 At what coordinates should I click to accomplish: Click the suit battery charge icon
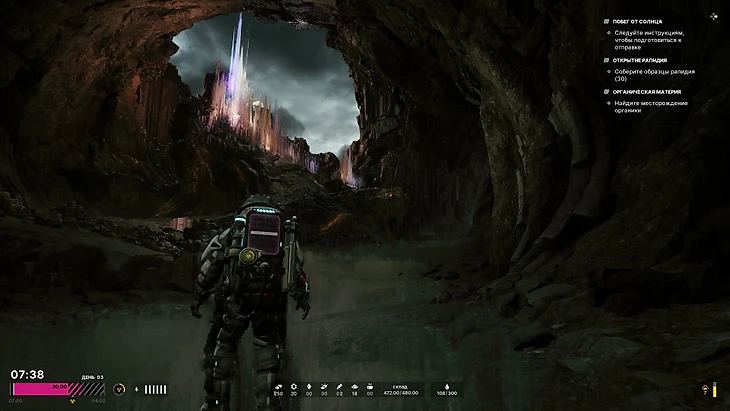pos(137,389)
